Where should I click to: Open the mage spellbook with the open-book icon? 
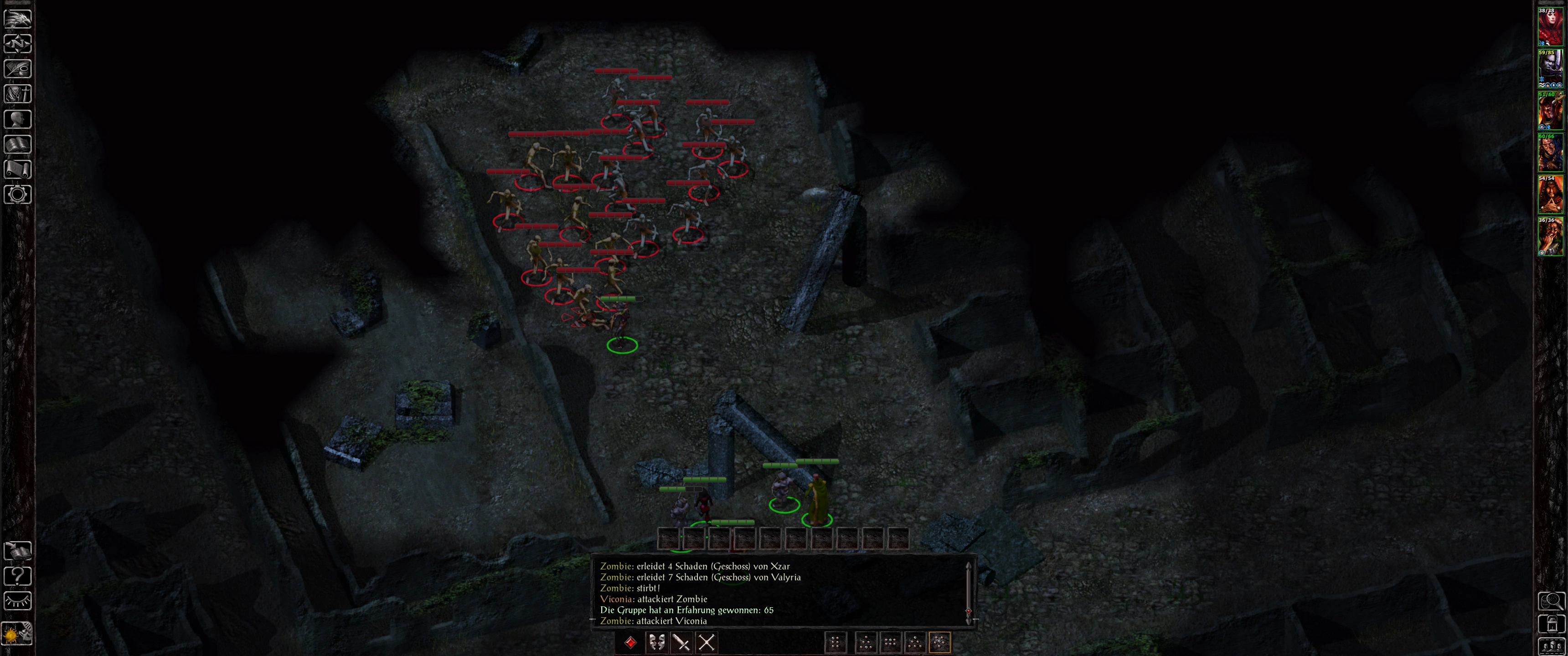pyautogui.click(x=18, y=144)
